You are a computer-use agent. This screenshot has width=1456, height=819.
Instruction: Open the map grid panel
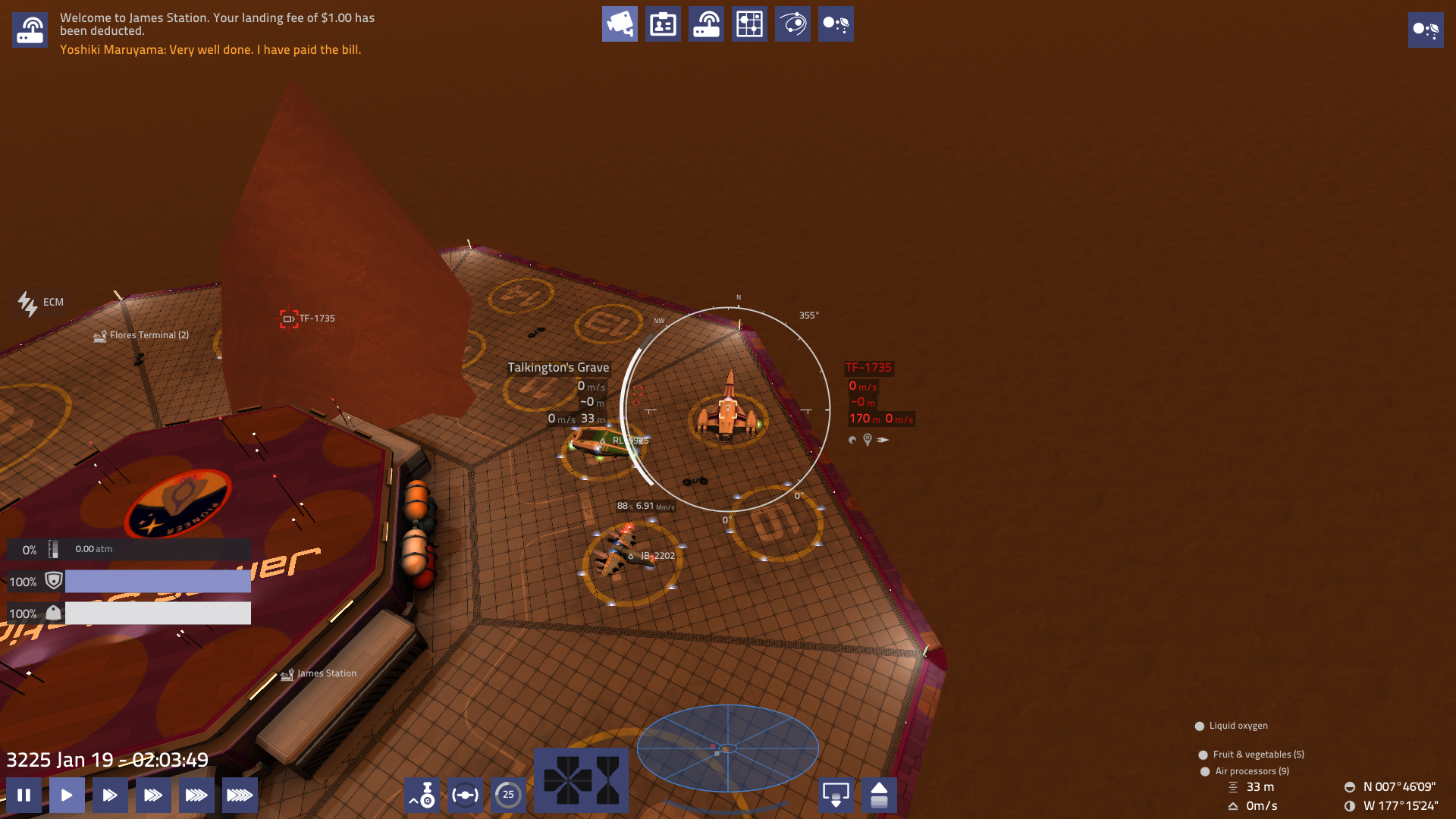[749, 24]
